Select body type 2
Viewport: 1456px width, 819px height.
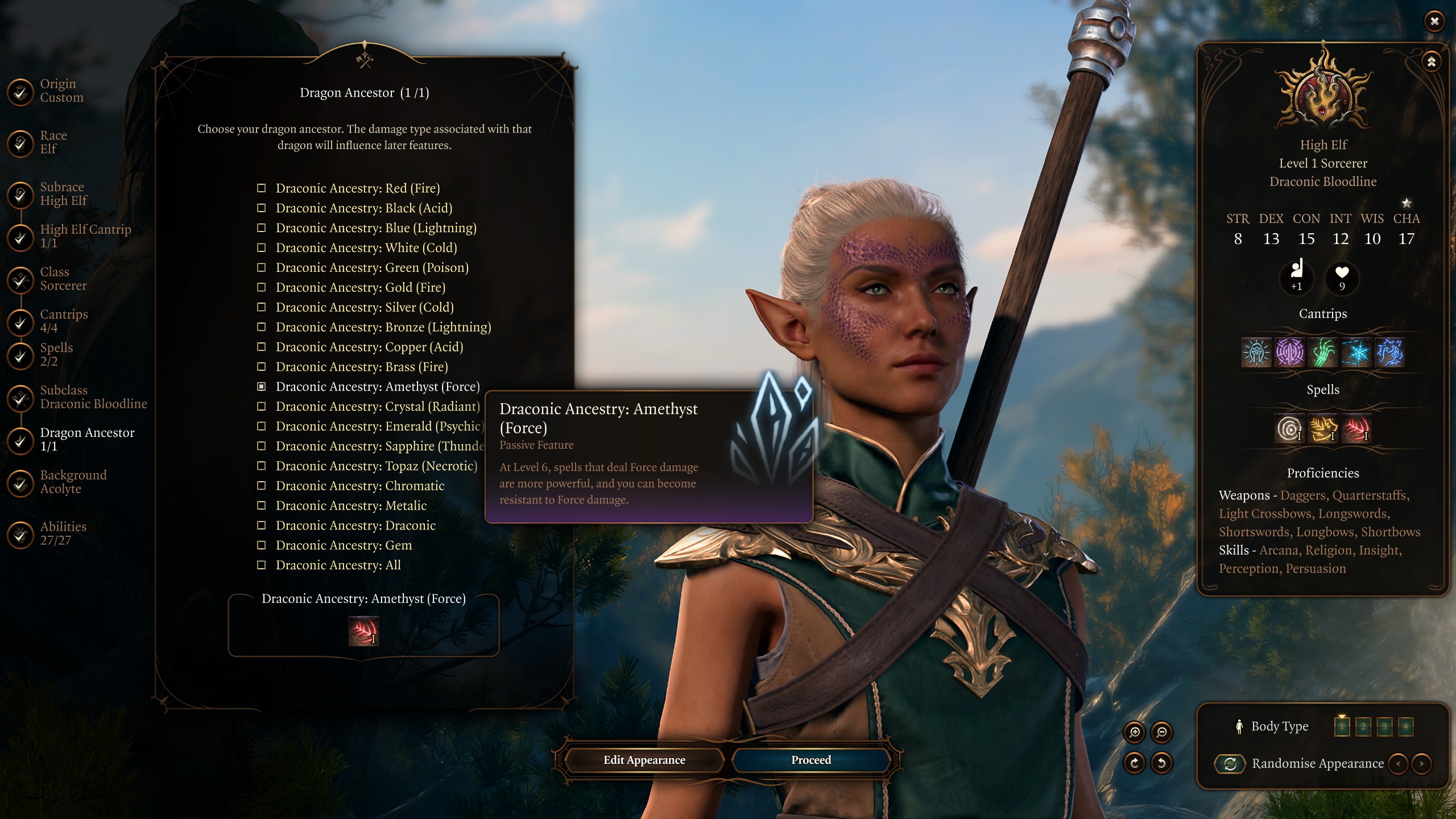pyautogui.click(x=1363, y=726)
